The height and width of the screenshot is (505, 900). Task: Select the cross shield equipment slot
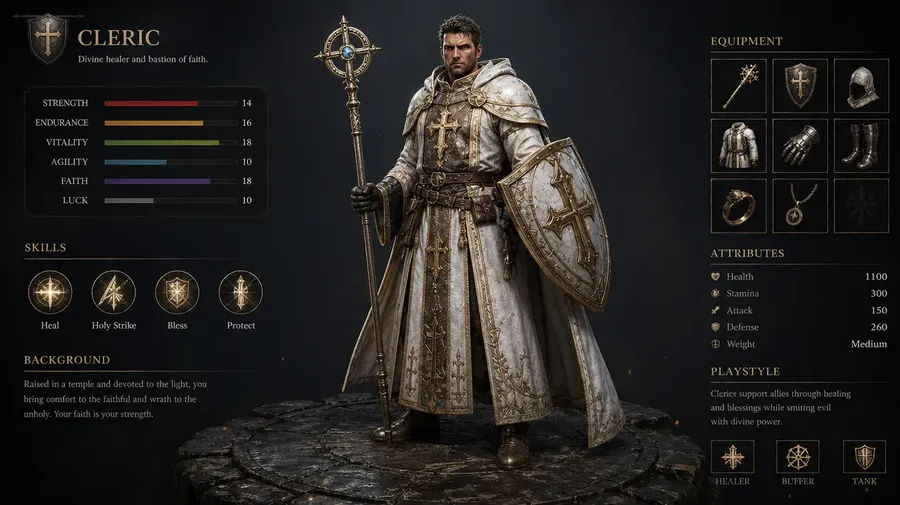799,85
